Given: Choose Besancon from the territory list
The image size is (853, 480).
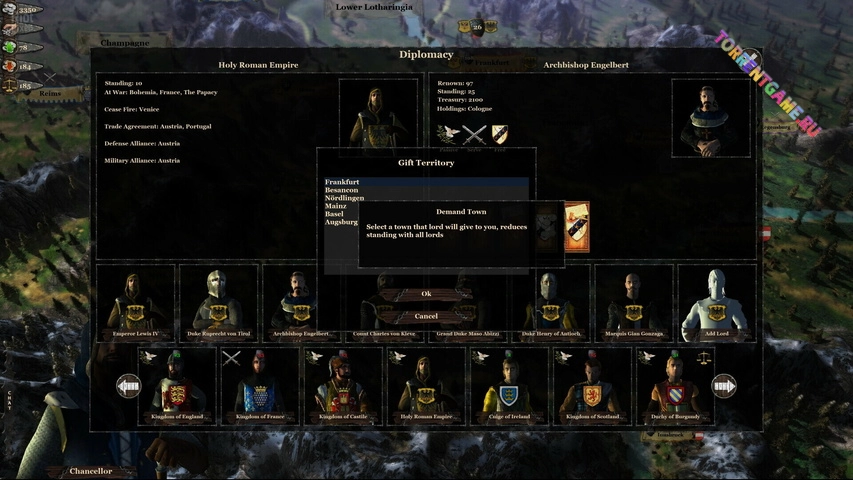Looking at the screenshot, I should pos(342,190).
